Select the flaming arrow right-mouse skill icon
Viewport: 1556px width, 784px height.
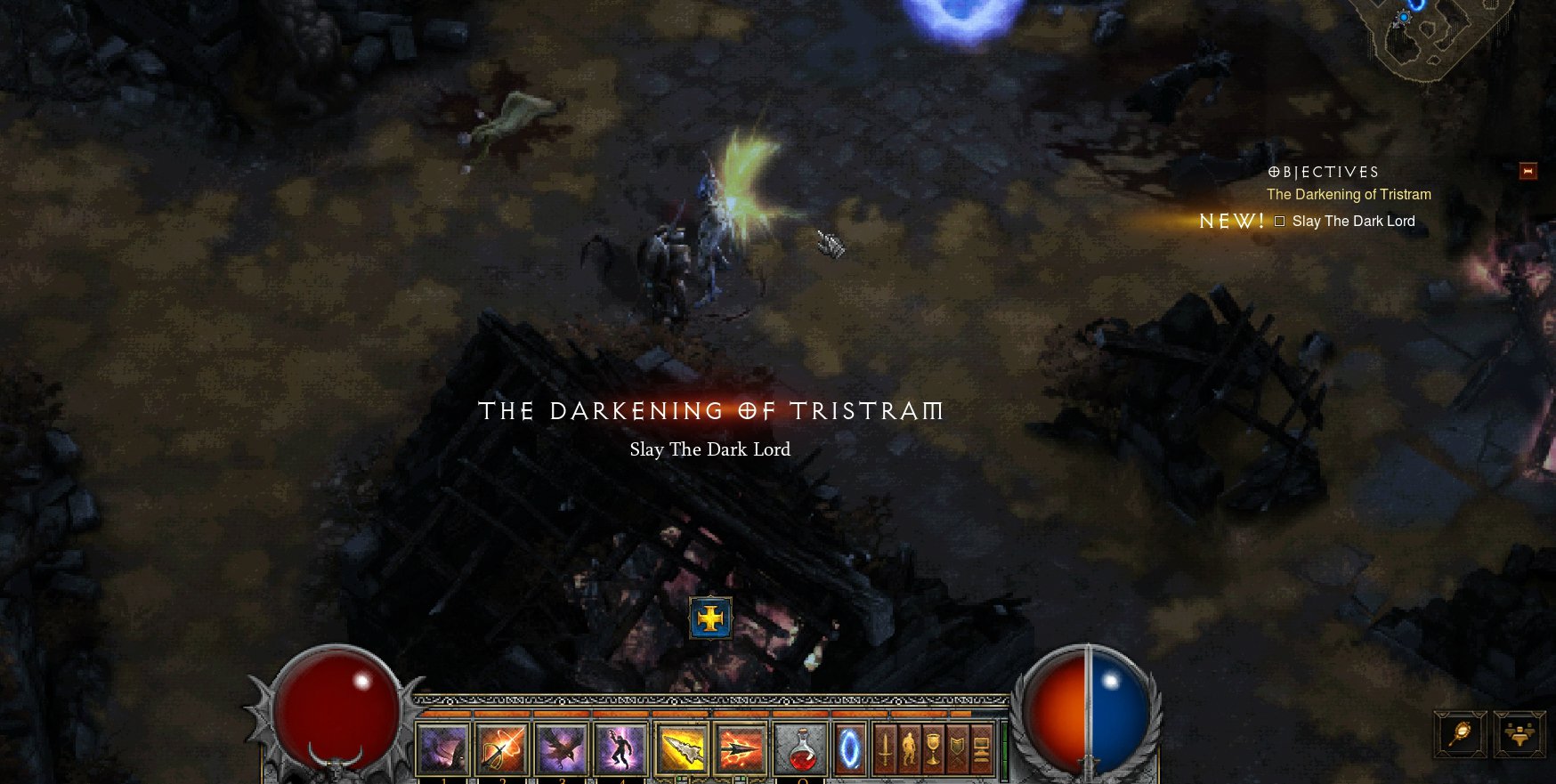click(739, 748)
